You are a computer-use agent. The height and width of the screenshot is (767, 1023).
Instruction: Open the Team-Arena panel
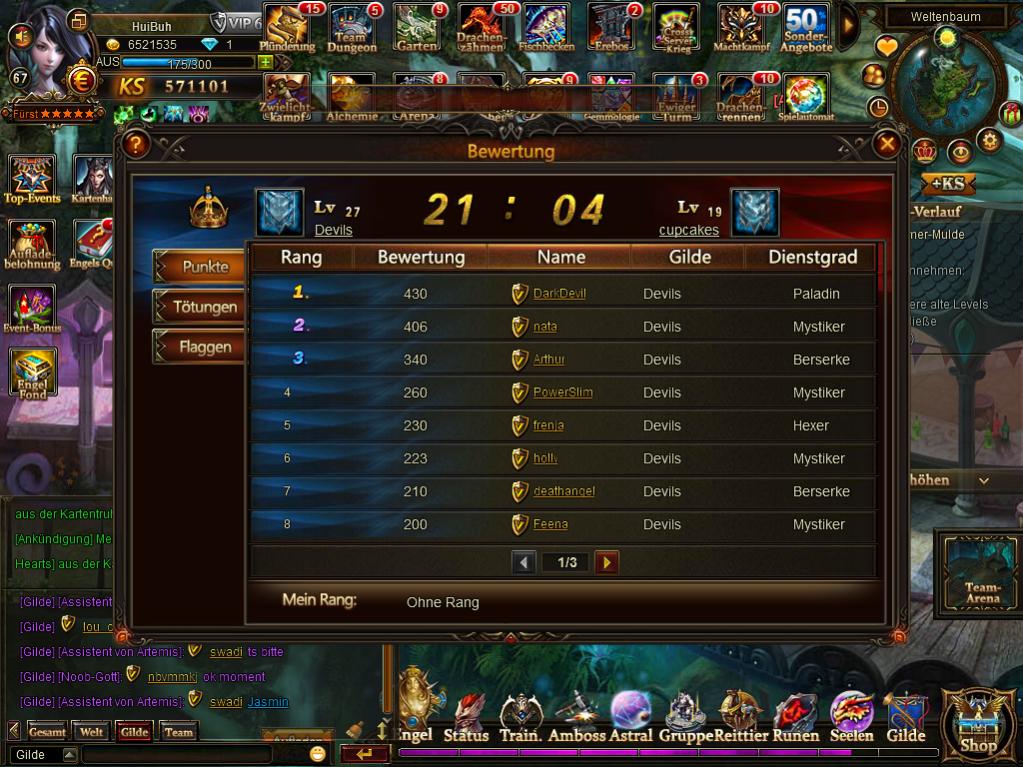(x=982, y=572)
